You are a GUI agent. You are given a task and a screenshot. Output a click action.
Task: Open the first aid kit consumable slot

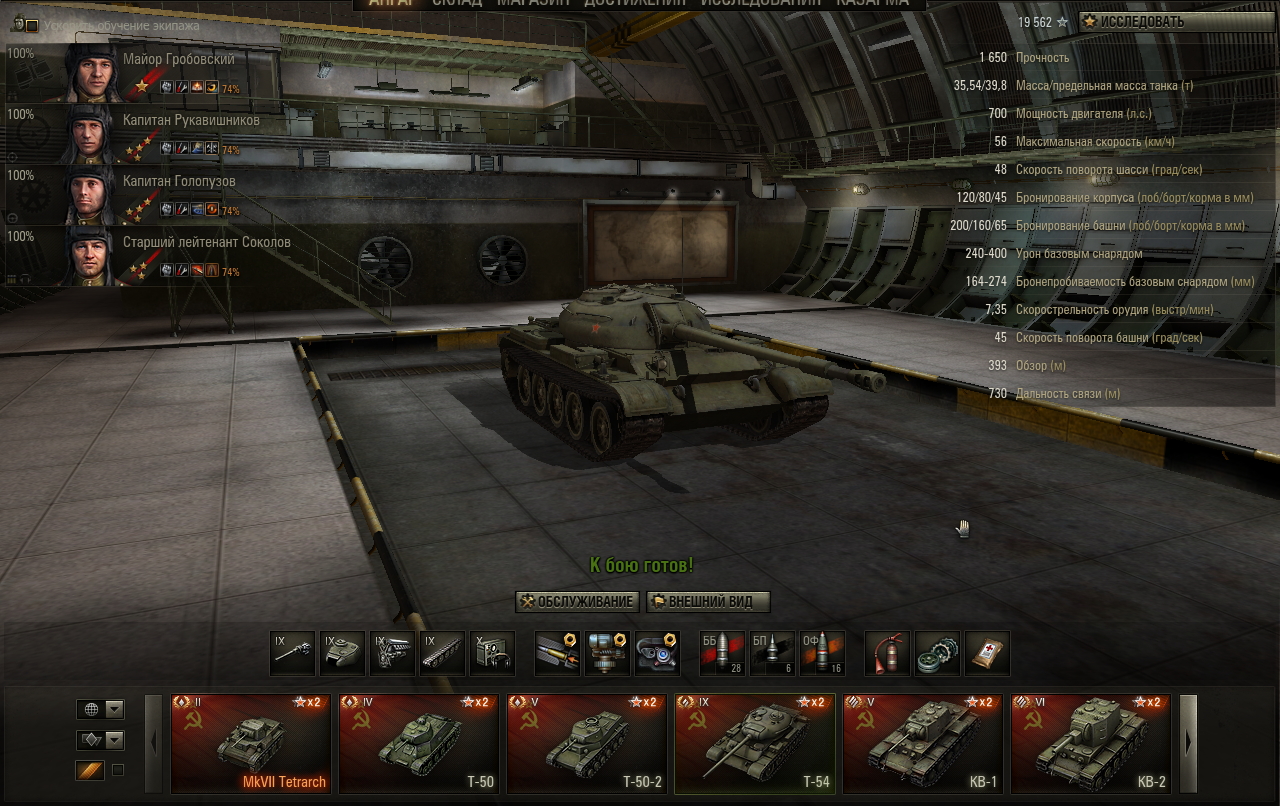(x=987, y=653)
